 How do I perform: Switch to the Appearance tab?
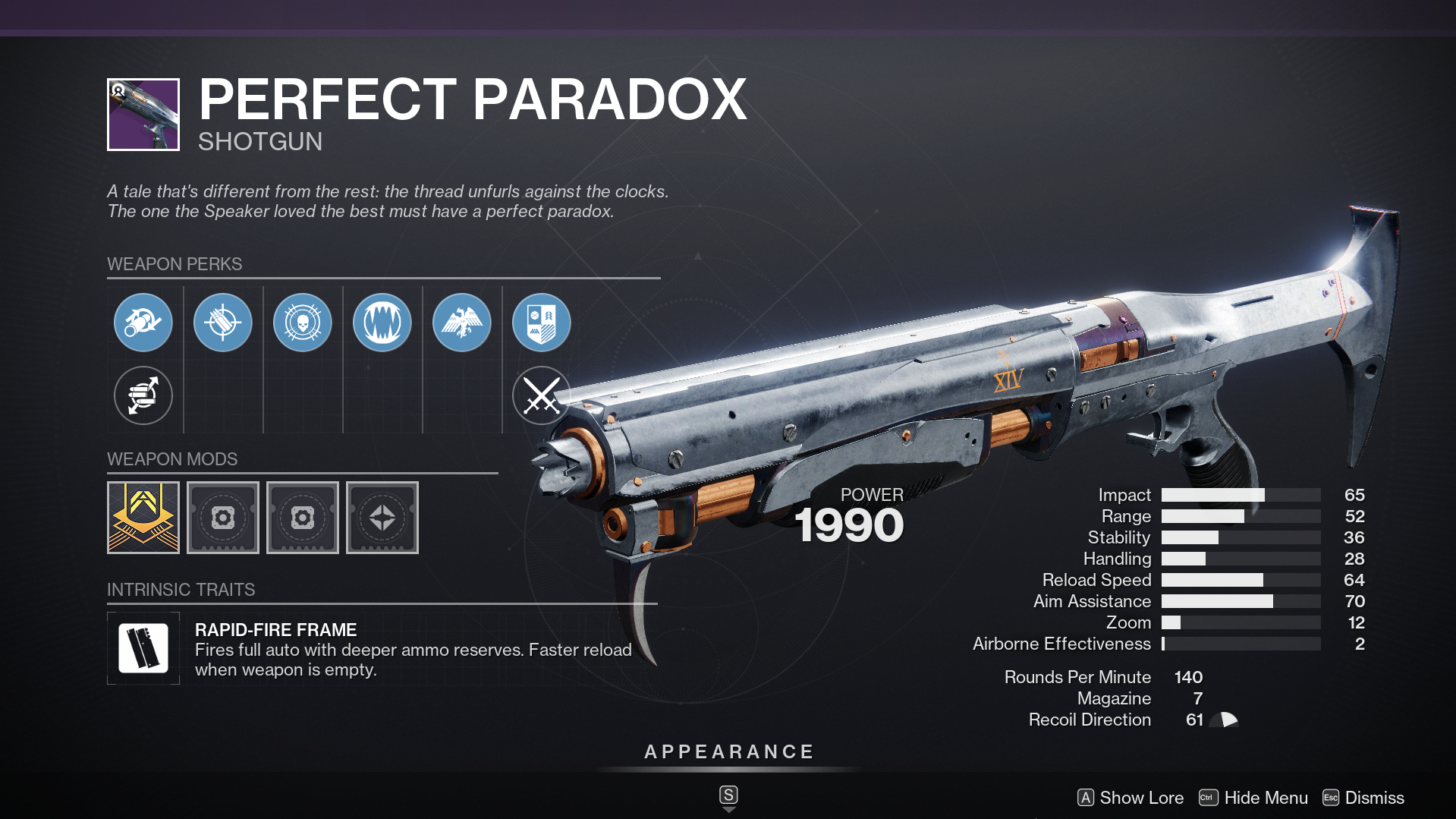pos(728,751)
